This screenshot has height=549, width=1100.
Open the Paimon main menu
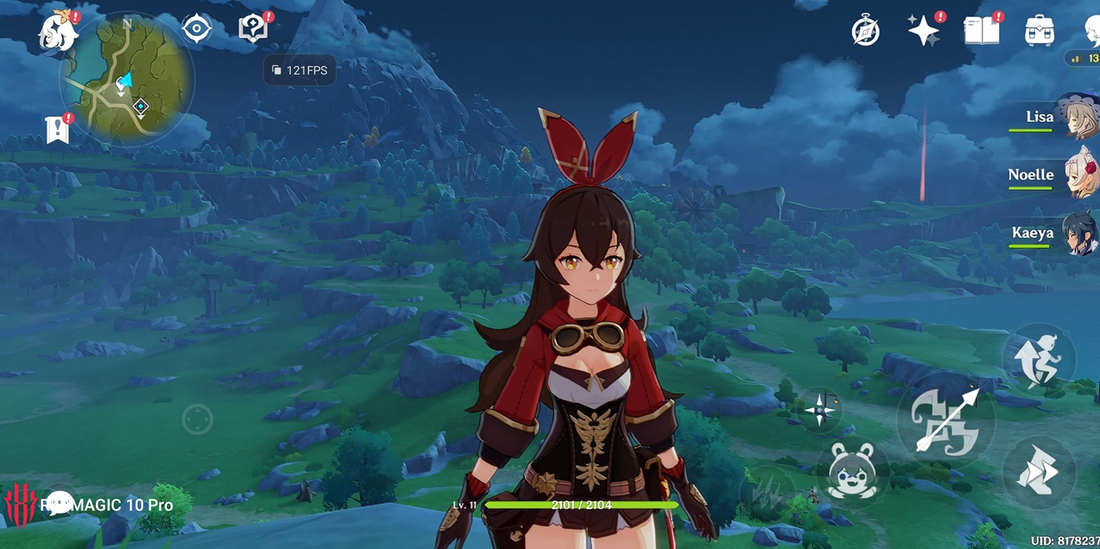click(x=58, y=32)
